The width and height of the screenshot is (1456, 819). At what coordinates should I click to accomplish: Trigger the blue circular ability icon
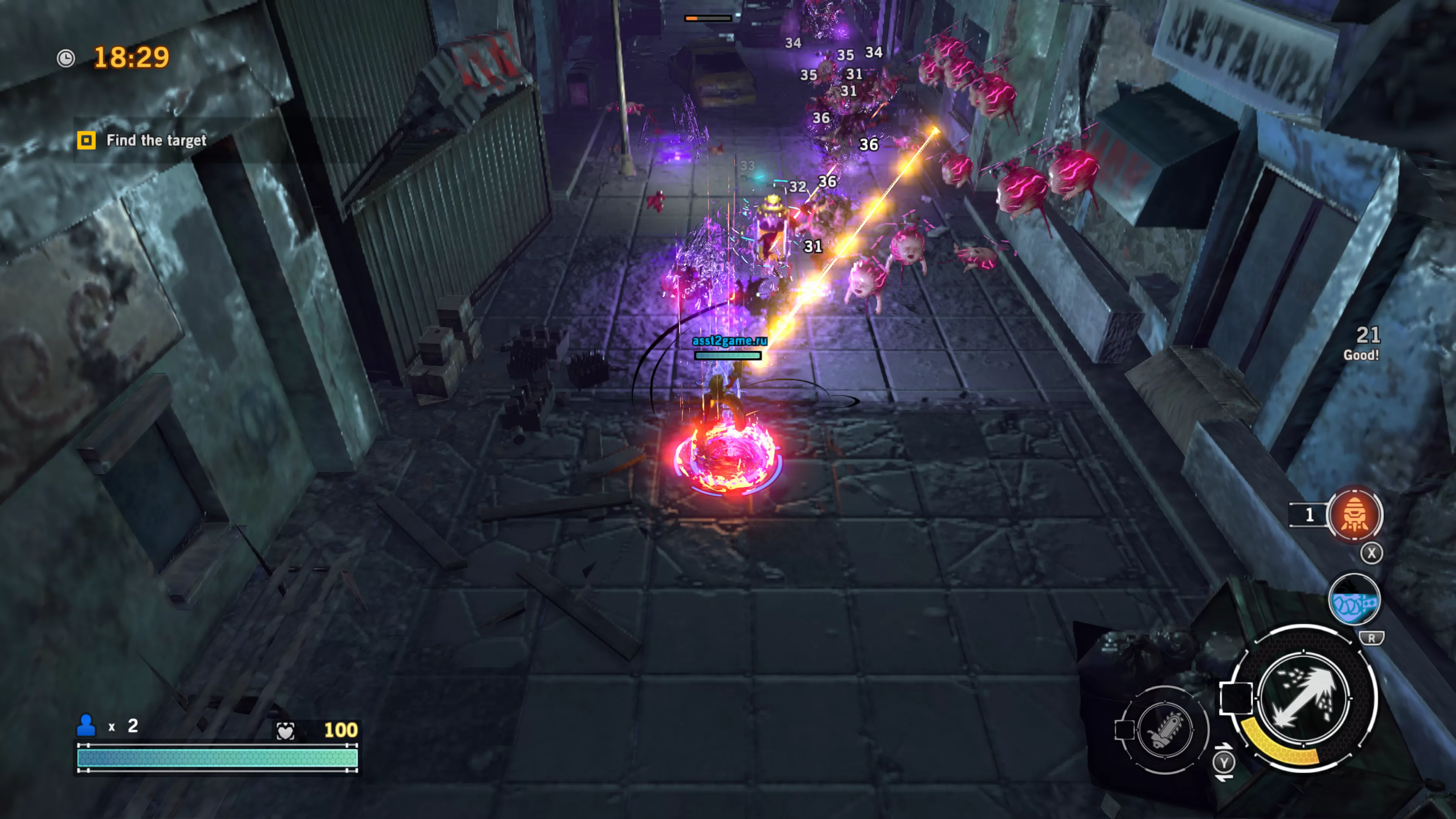pos(1354,600)
